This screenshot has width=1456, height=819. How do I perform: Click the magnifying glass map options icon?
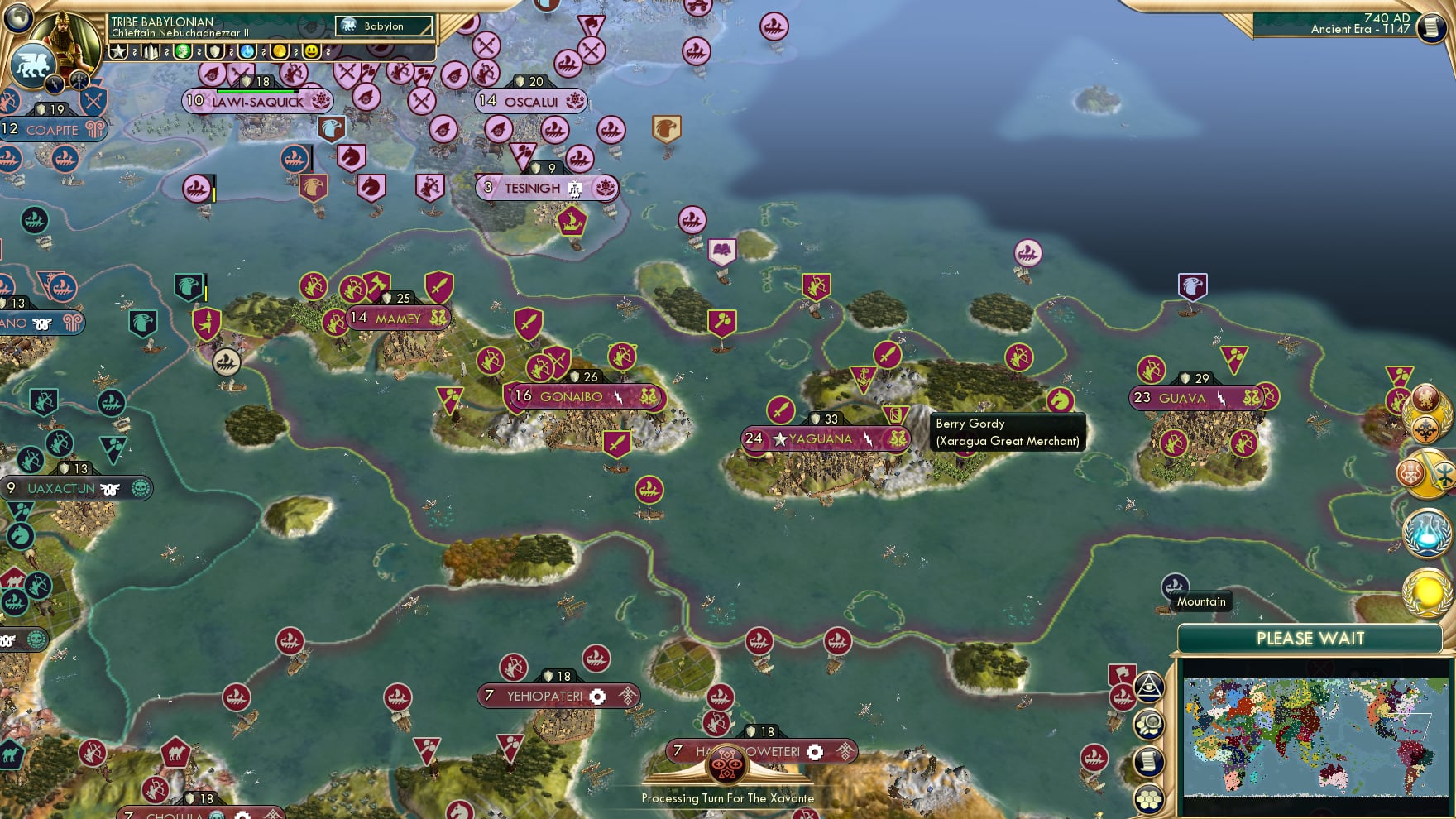click(x=1147, y=722)
